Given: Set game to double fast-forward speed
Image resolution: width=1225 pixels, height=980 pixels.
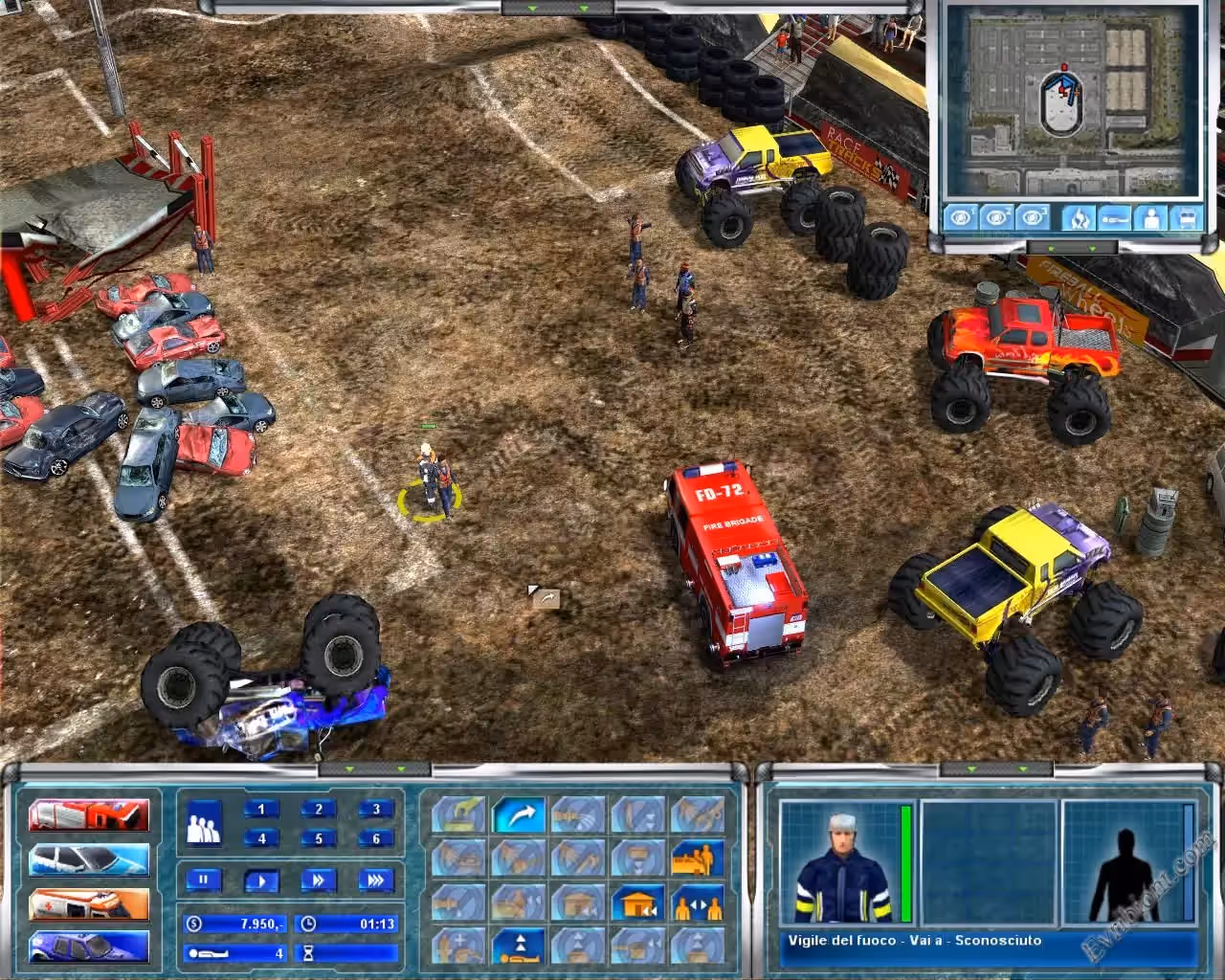Looking at the screenshot, I should point(319,880).
